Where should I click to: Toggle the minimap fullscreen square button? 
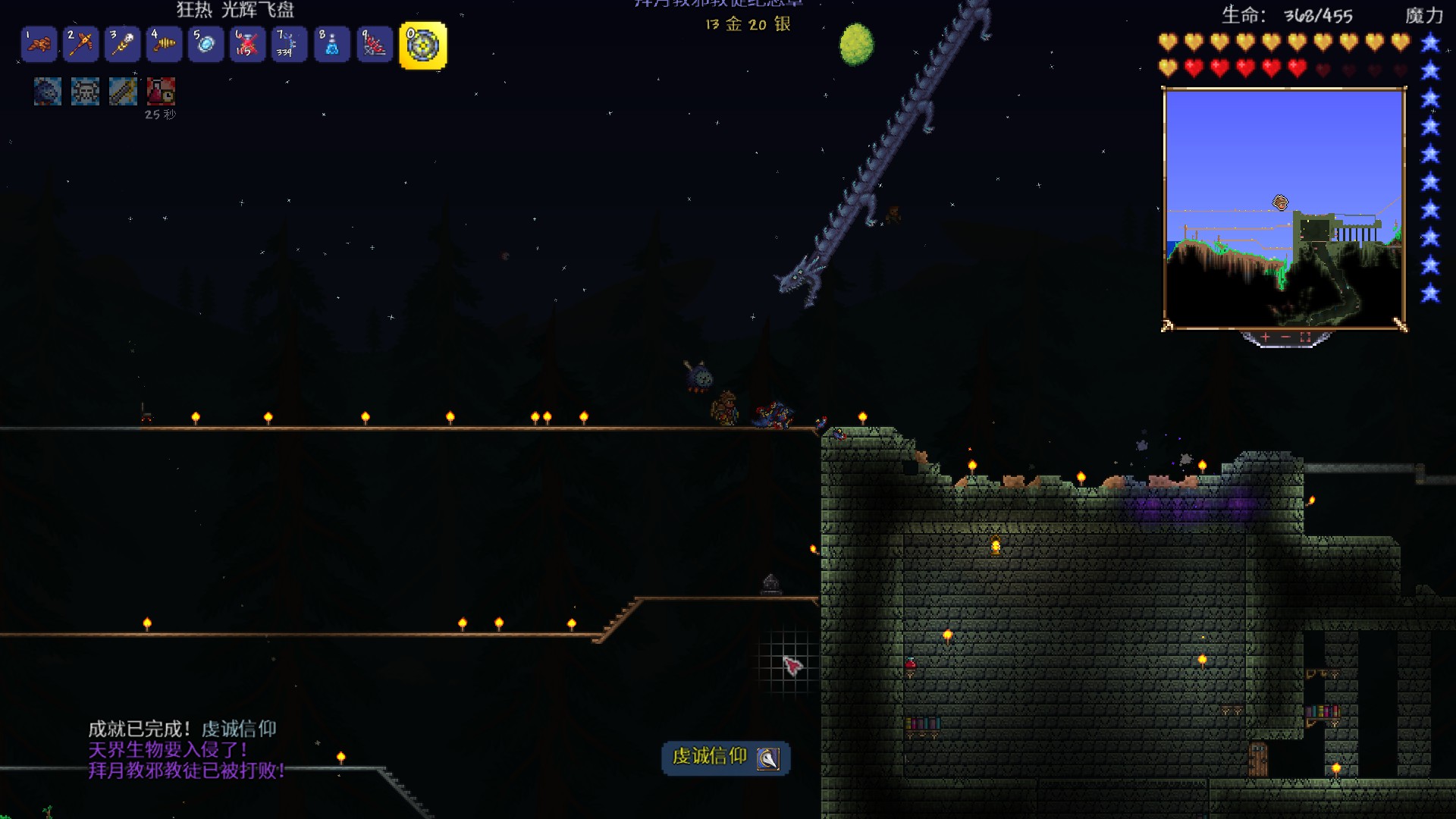(x=1305, y=337)
